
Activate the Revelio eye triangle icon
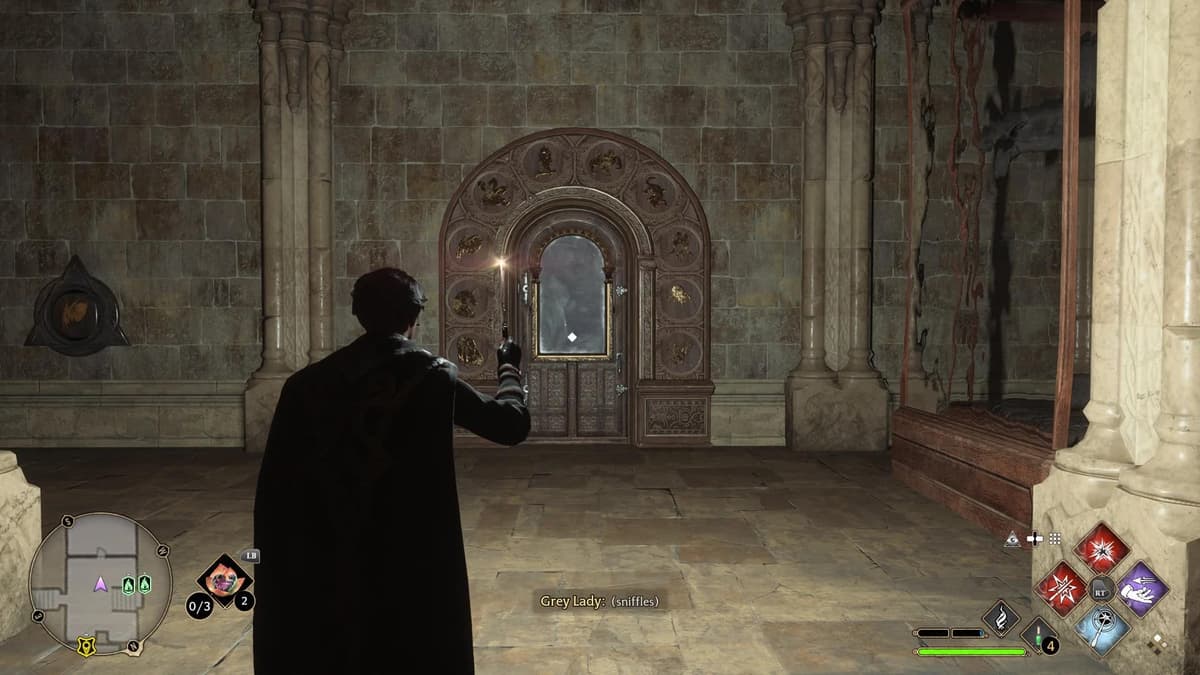pyautogui.click(x=1013, y=539)
